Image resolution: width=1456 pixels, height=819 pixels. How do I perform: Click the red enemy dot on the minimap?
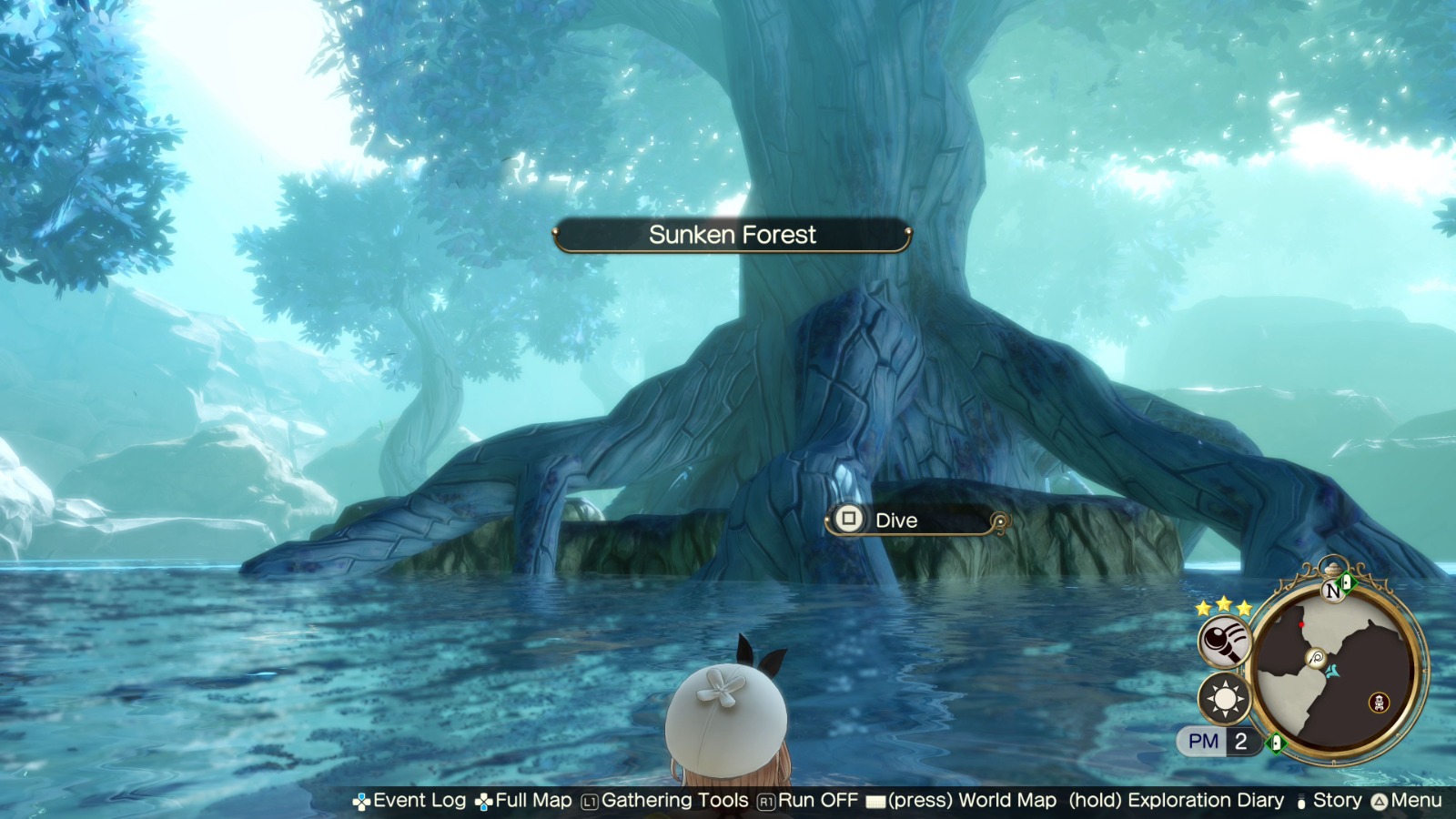(x=1301, y=624)
